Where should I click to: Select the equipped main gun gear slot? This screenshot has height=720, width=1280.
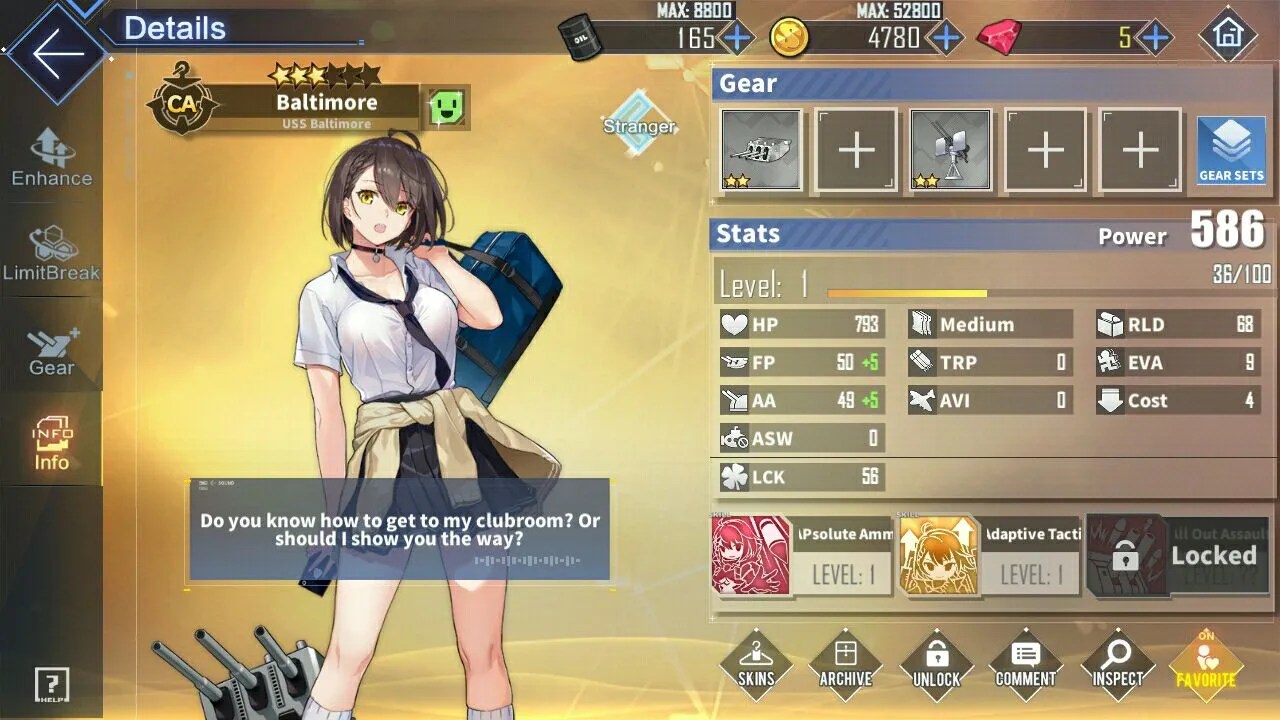tap(761, 150)
